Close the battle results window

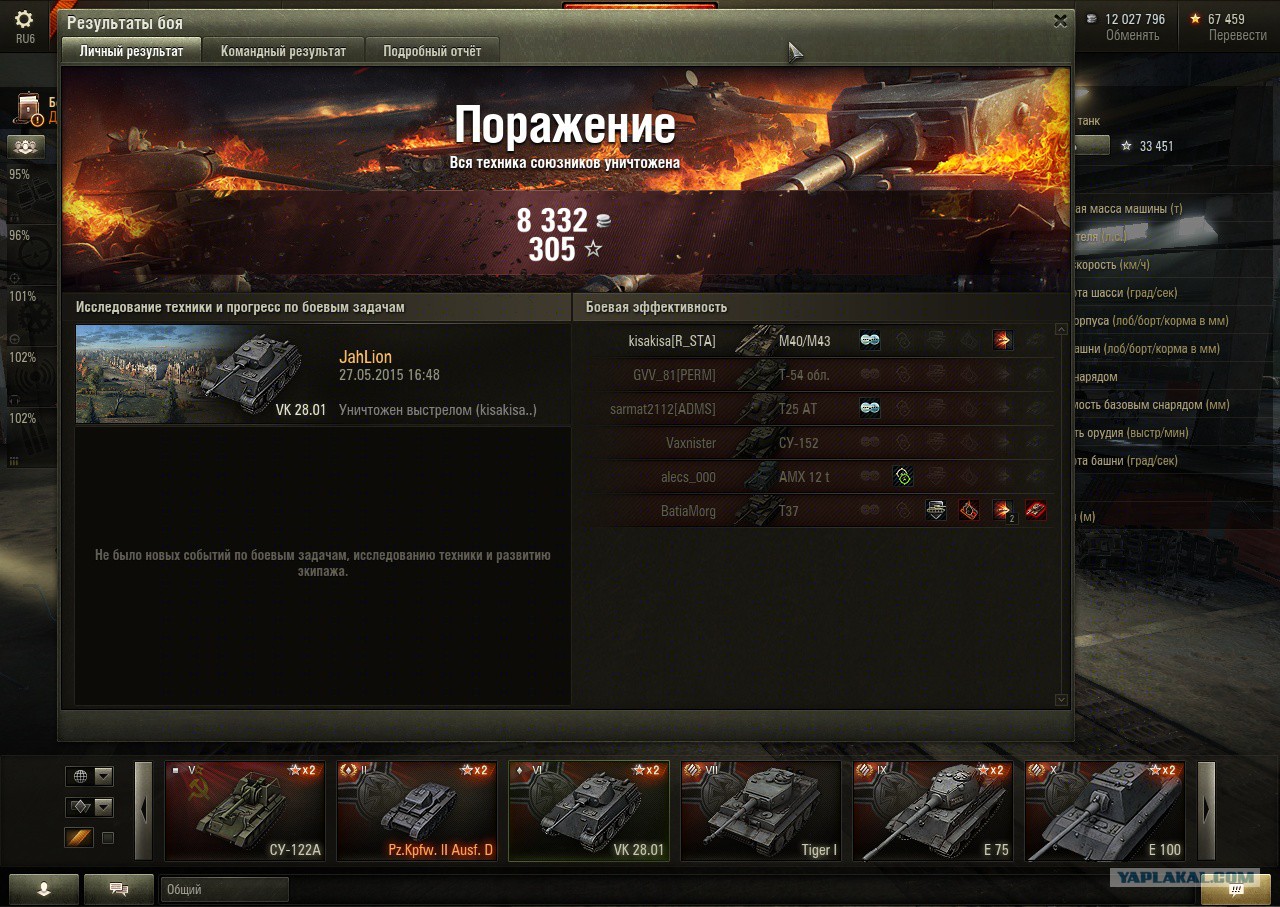1060,21
